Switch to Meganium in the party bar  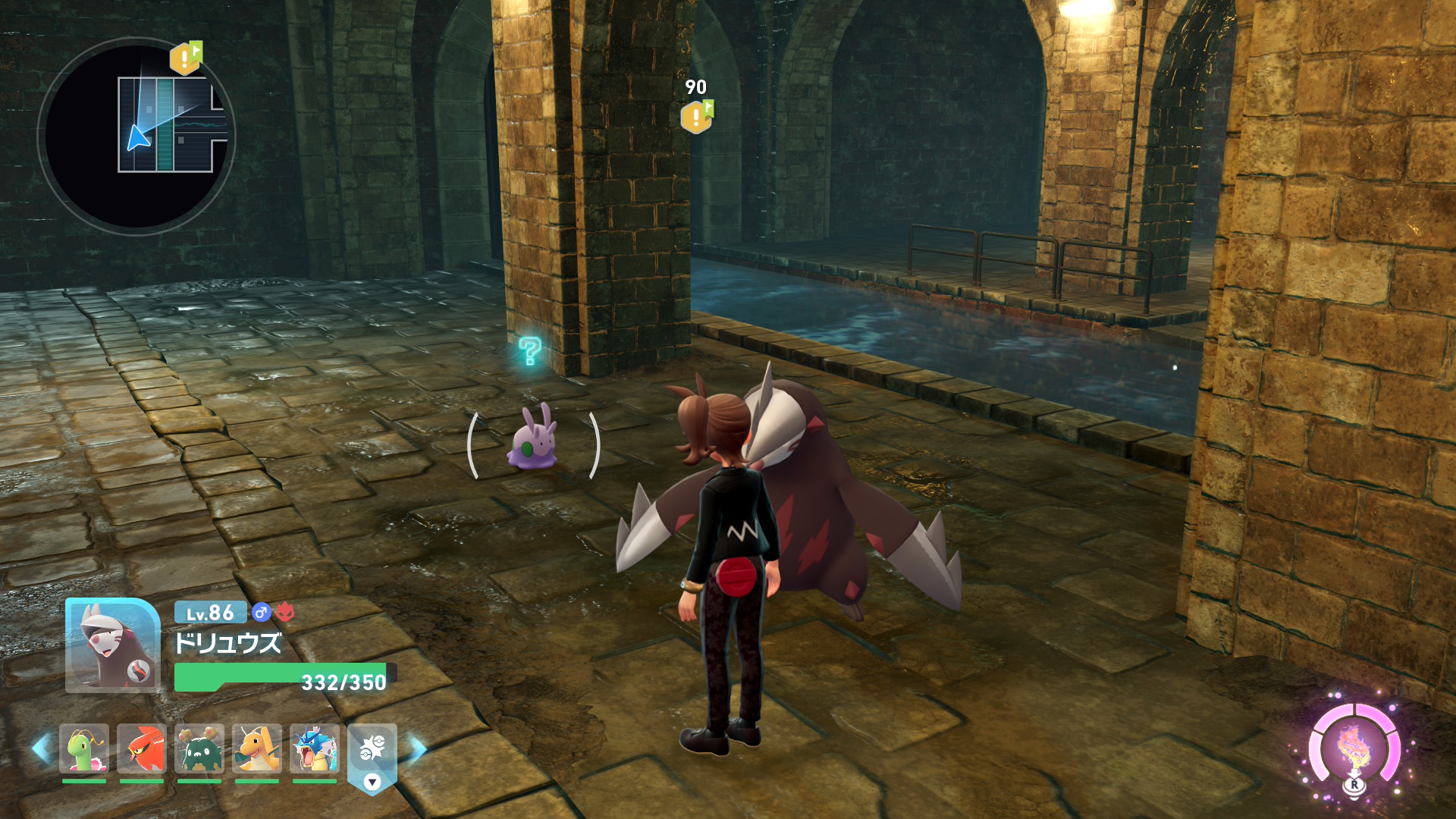84,748
